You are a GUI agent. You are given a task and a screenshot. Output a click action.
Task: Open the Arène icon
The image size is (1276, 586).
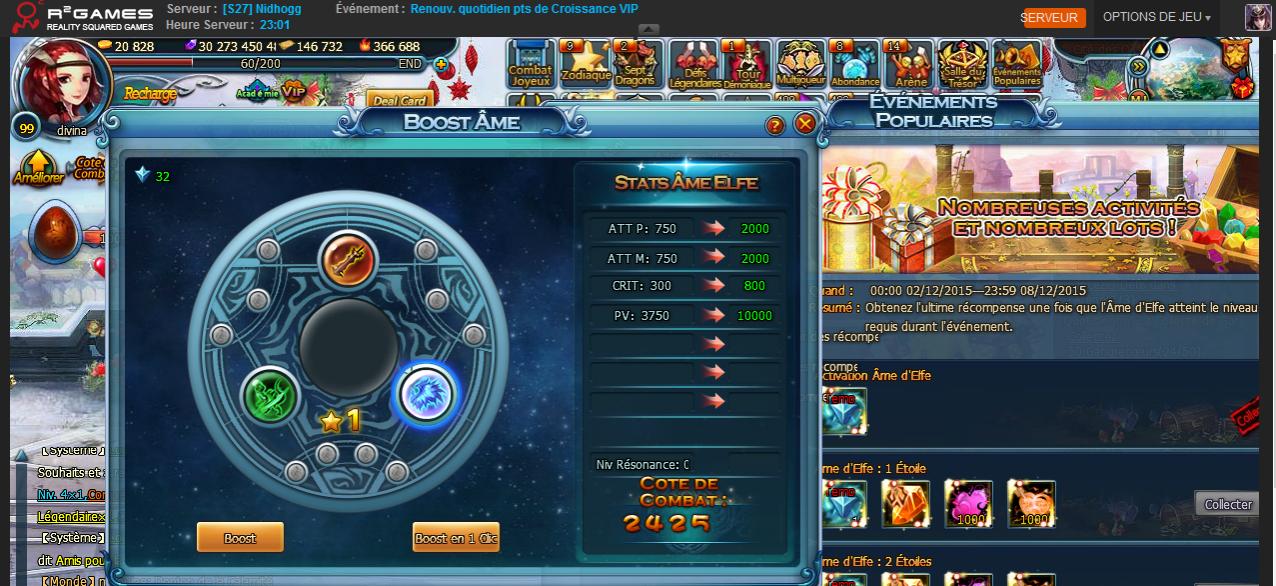[x=910, y=63]
